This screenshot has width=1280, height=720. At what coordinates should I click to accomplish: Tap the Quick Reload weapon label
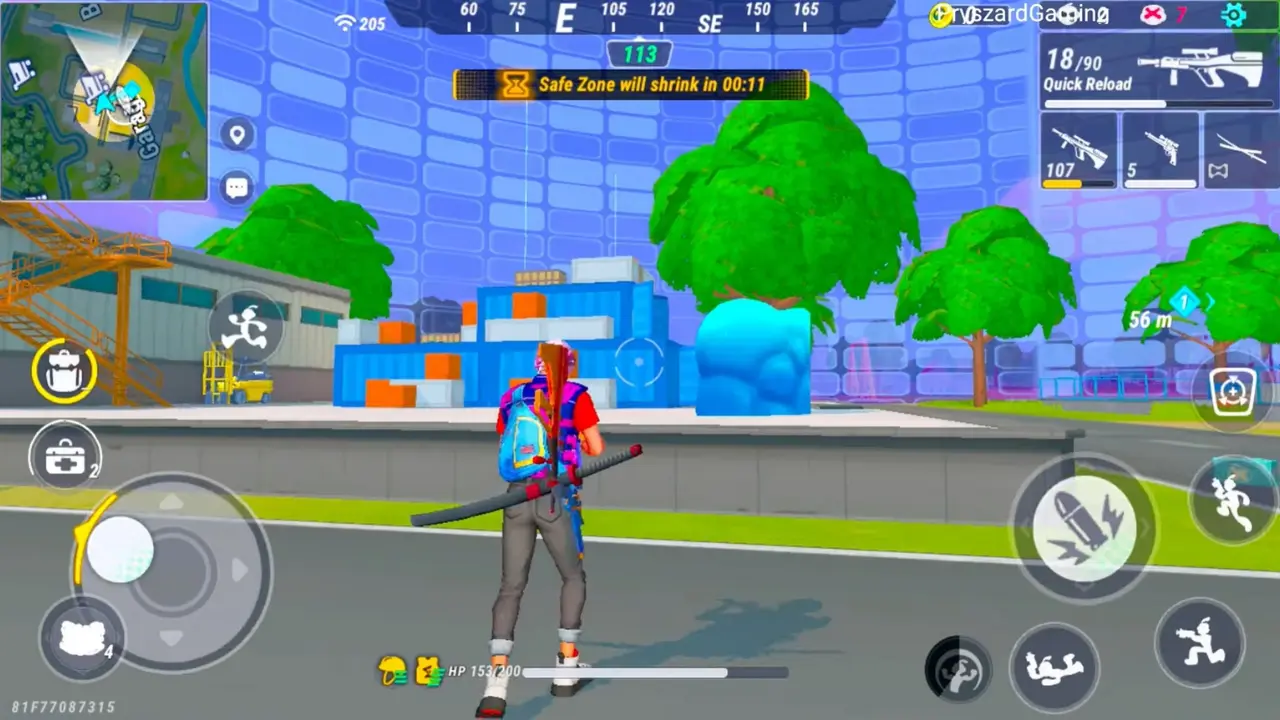pyautogui.click(x=1087, y=84)
